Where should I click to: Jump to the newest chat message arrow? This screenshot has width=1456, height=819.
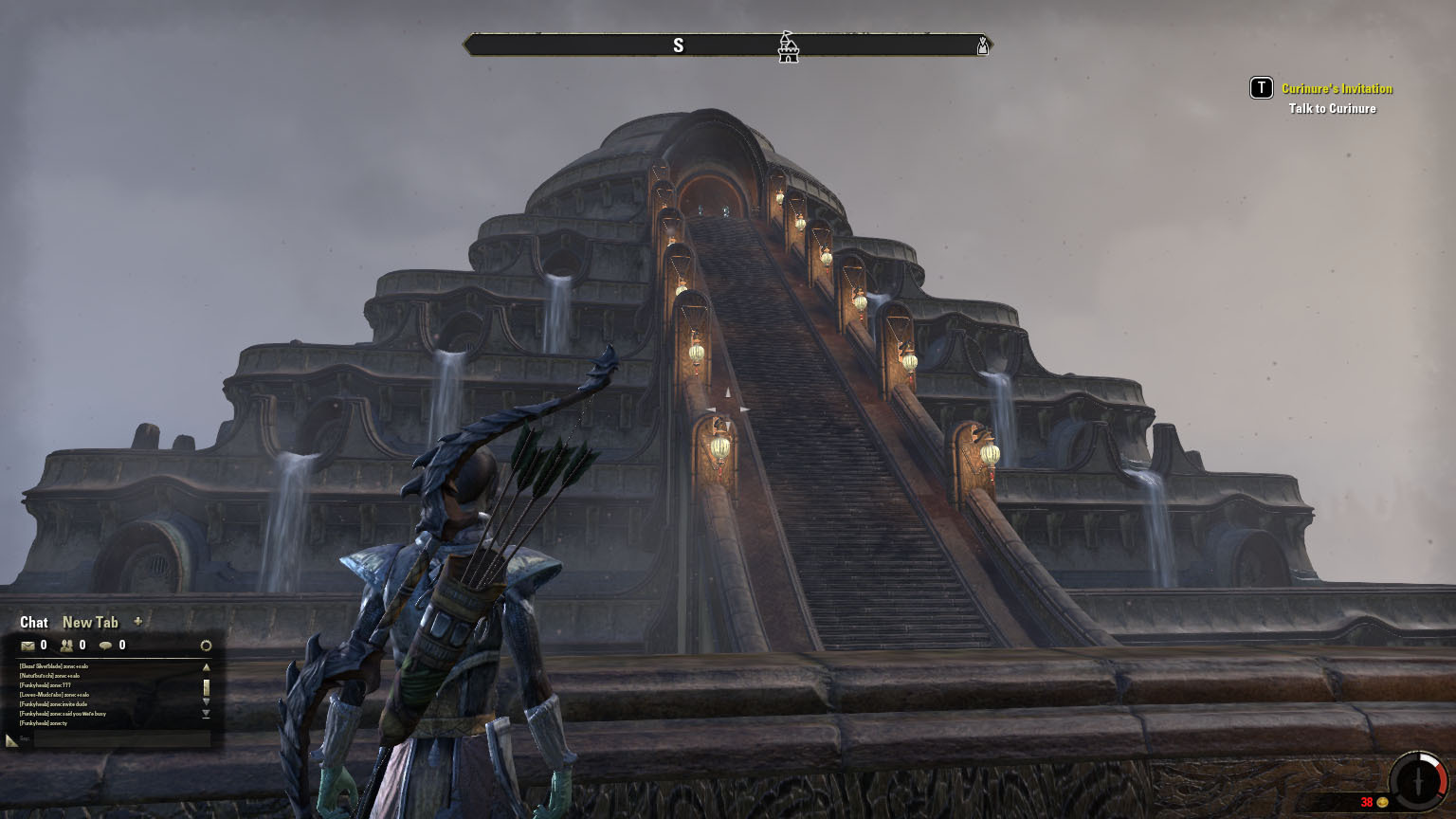(x=206, y=714)
